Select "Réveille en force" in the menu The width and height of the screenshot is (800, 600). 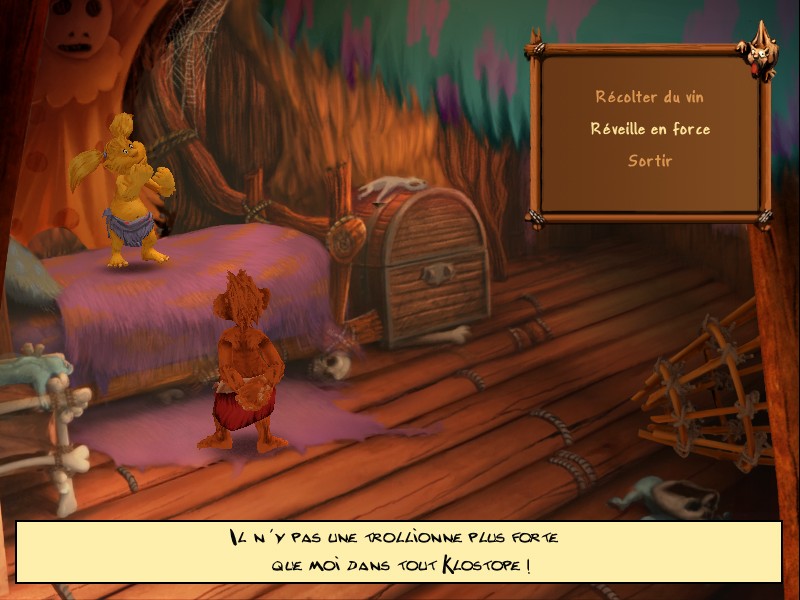650,129
